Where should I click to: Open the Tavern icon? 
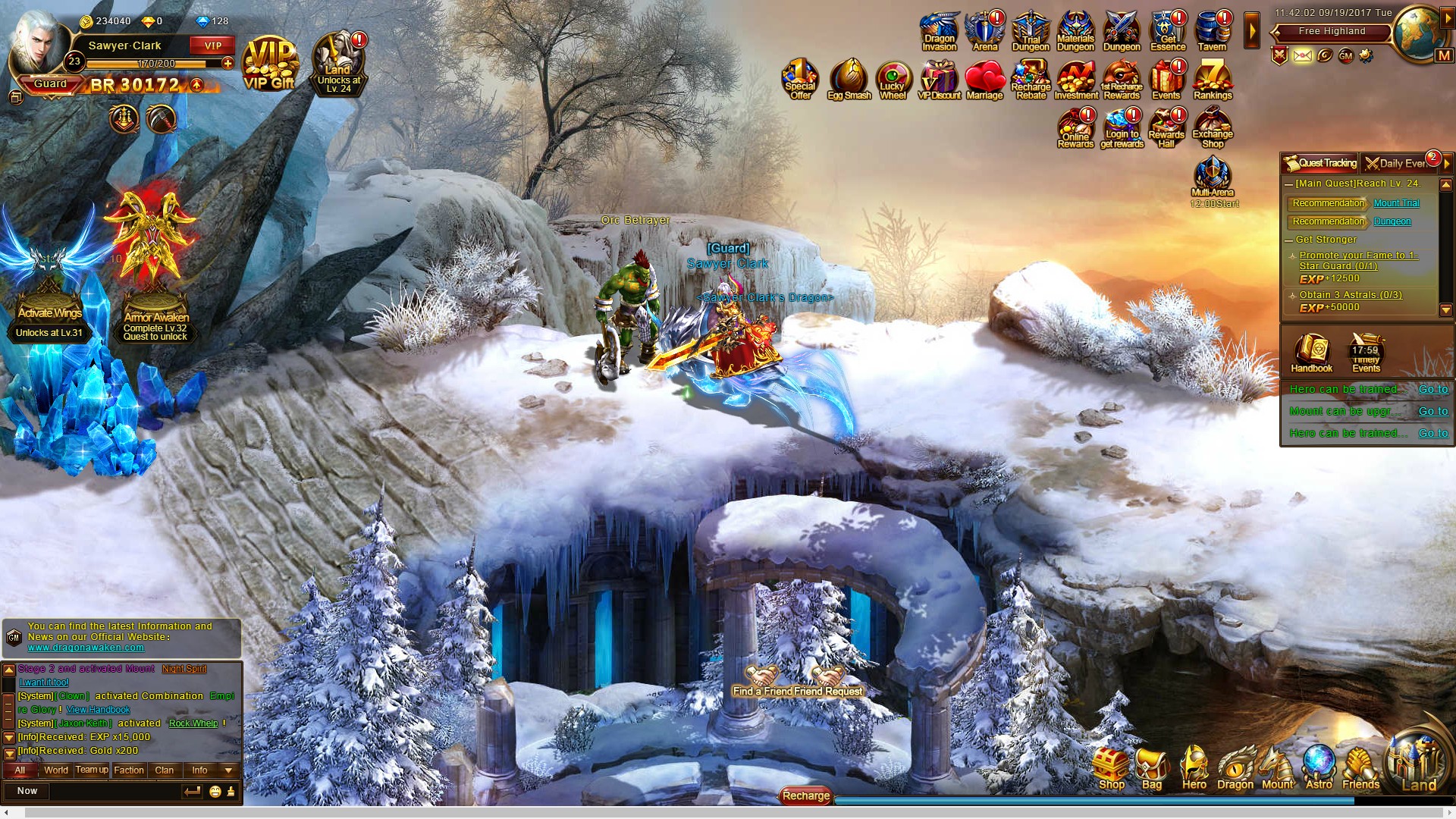(x=1212, y=32)
